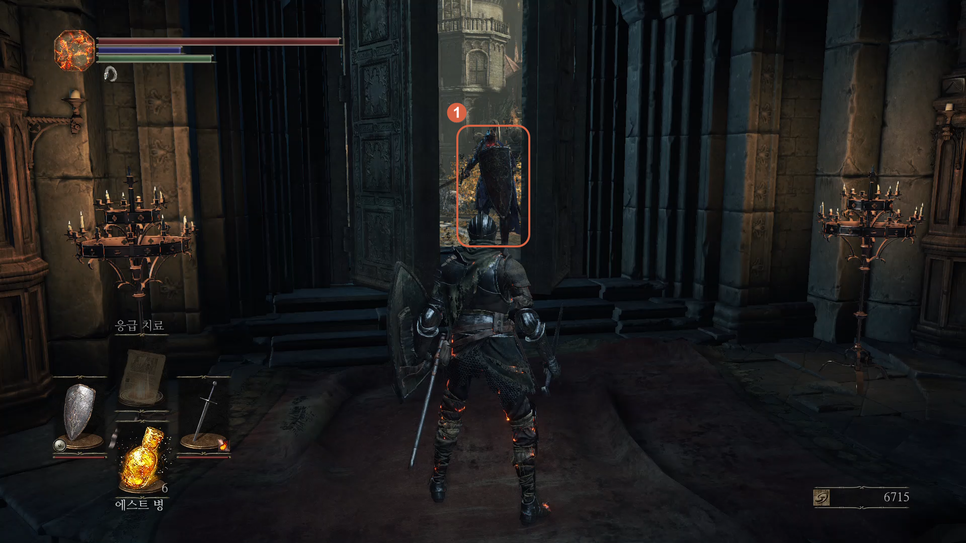Select the spell scroll slot
Viewport: 966px width, 543px height.
click(142, 378)
